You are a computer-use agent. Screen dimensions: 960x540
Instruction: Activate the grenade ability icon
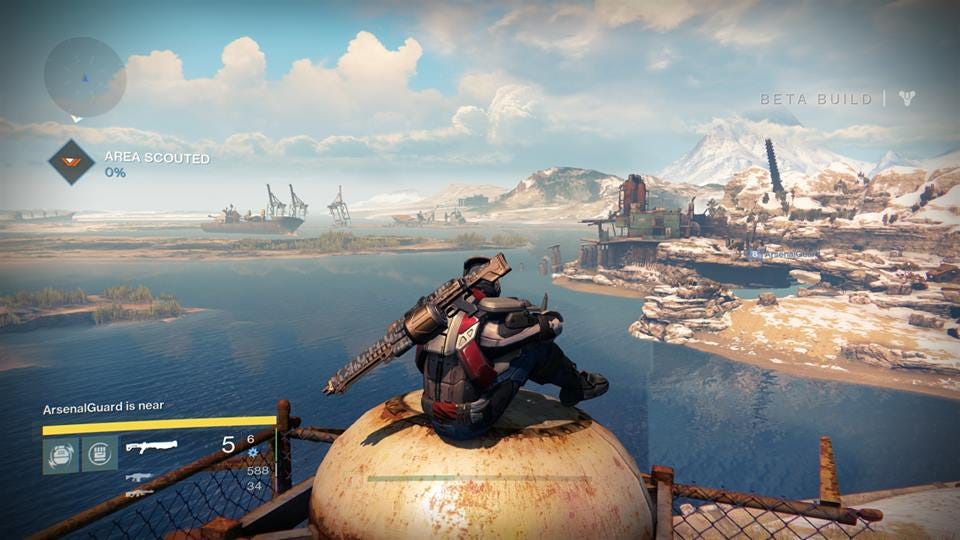point(59,453)
